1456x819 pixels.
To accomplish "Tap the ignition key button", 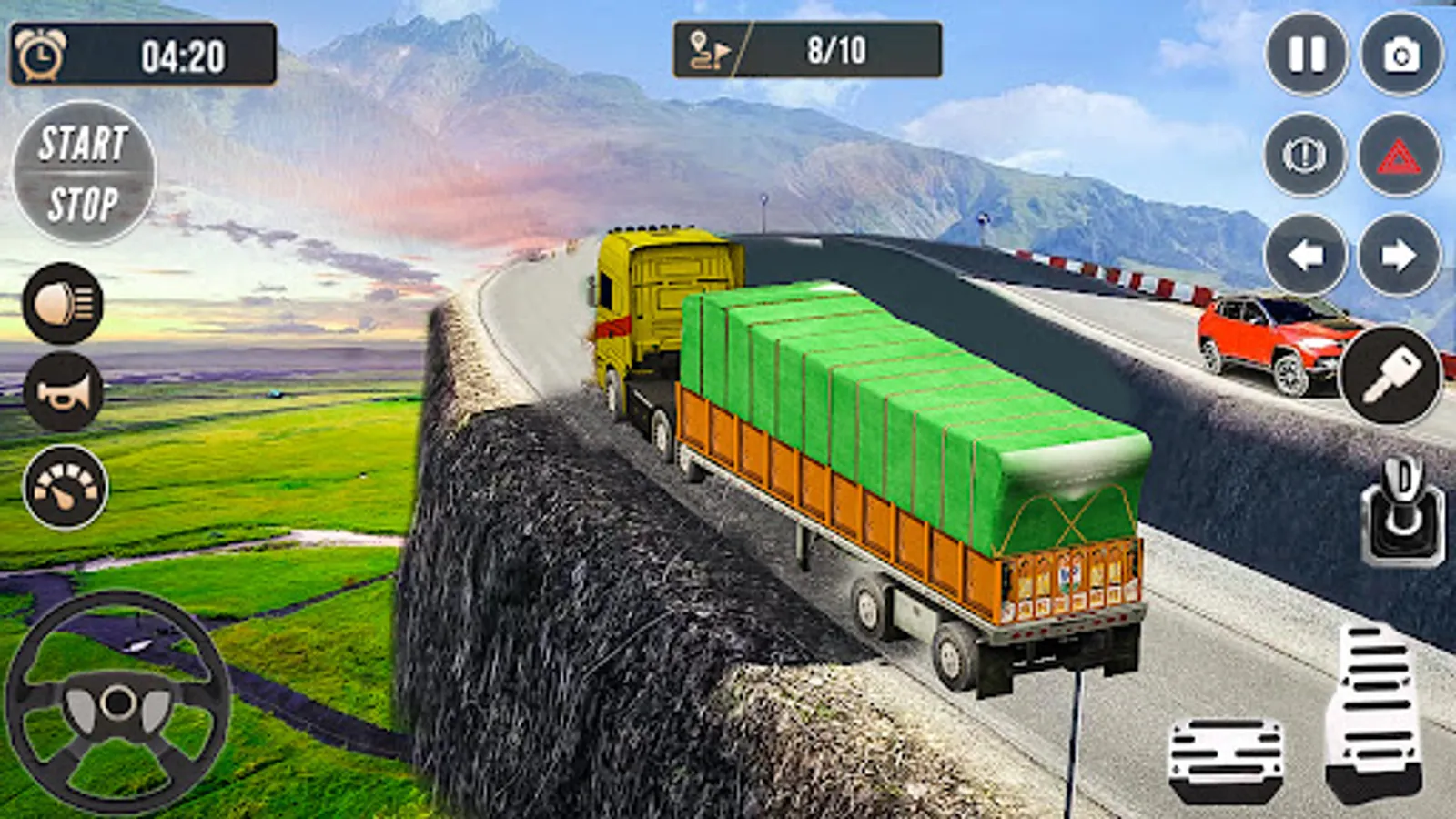I will click(x=1390, y=375).
